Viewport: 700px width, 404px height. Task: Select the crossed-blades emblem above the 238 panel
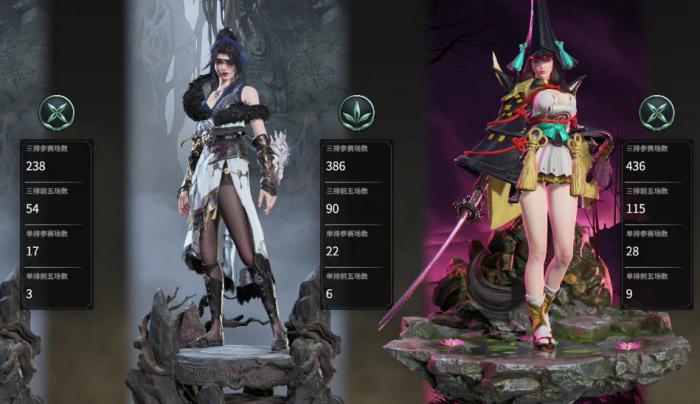pyautogui.click(x=56, y=113)
